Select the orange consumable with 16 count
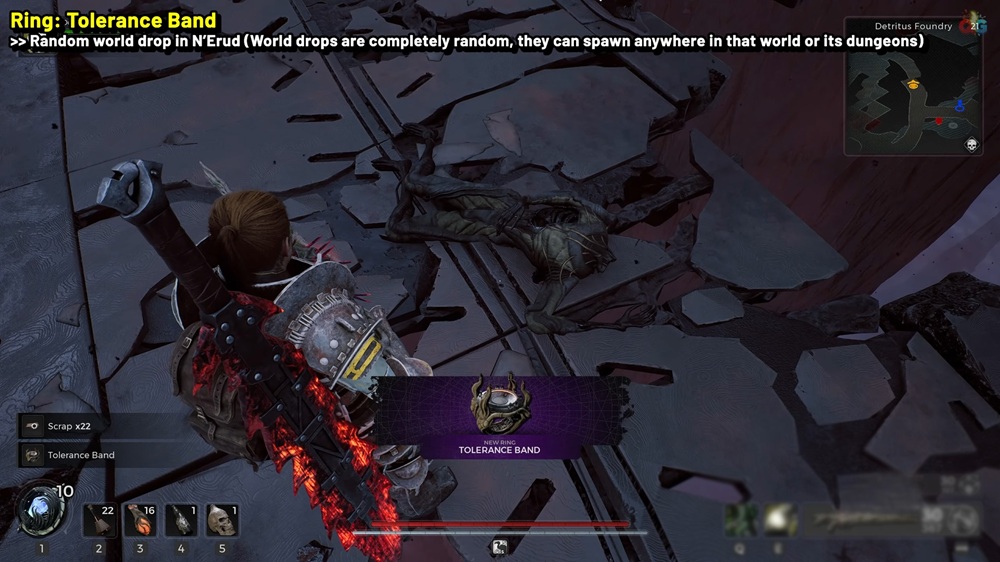Viewport: 1000px width, 562px height. (x=140, y=520)
